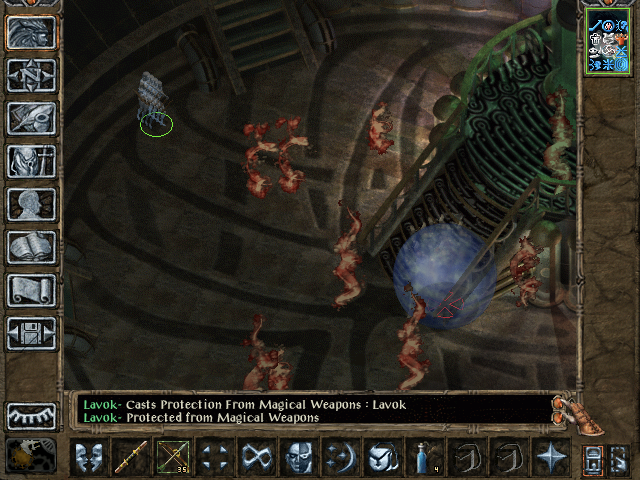Click the silver face action button
This screenshot has height=480, width=640.
(299, 457)
